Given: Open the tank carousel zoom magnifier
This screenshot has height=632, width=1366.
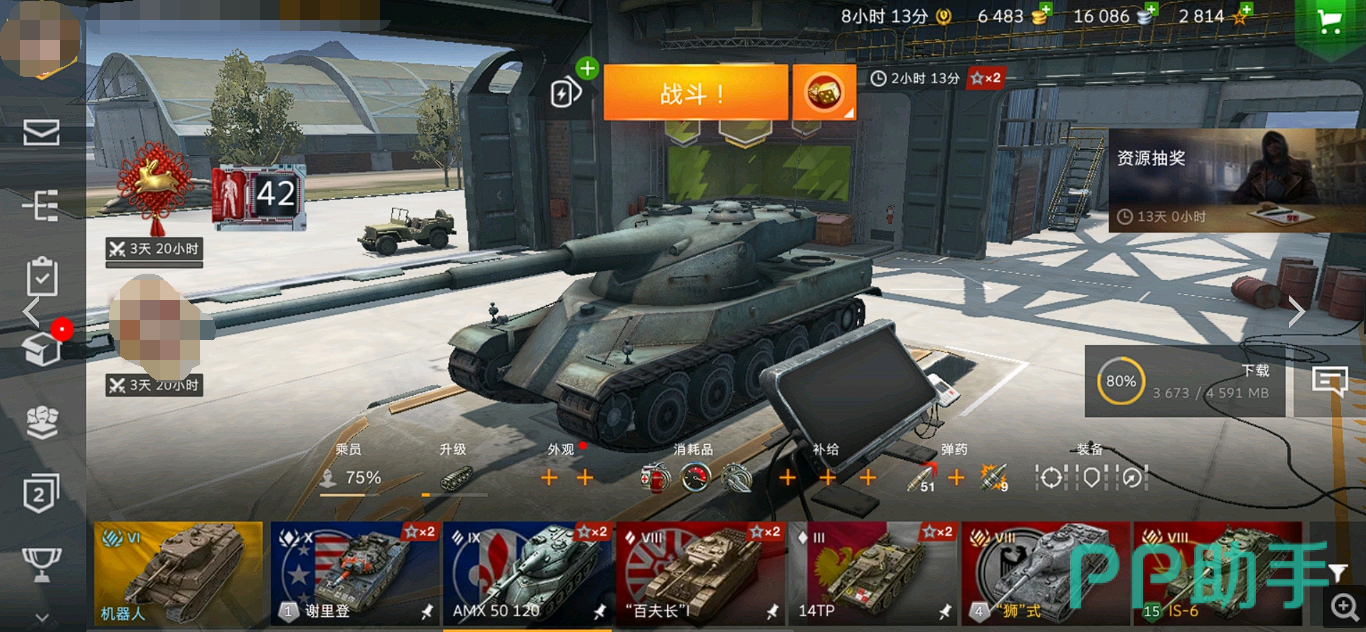Looking at the screenshot, I should 1343,606.
